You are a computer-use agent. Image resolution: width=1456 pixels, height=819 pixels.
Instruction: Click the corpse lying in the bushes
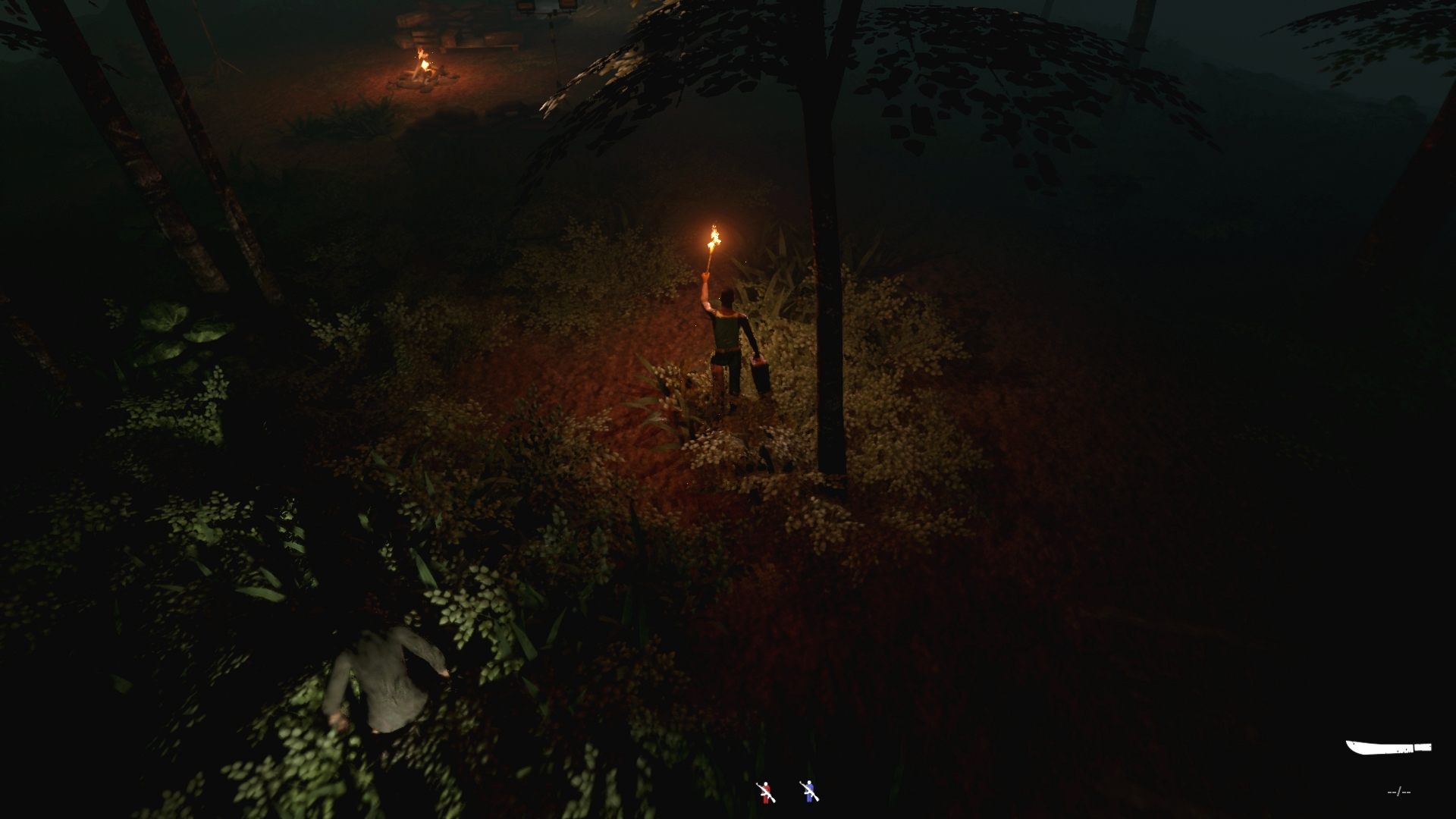click(x=387, y=679)
